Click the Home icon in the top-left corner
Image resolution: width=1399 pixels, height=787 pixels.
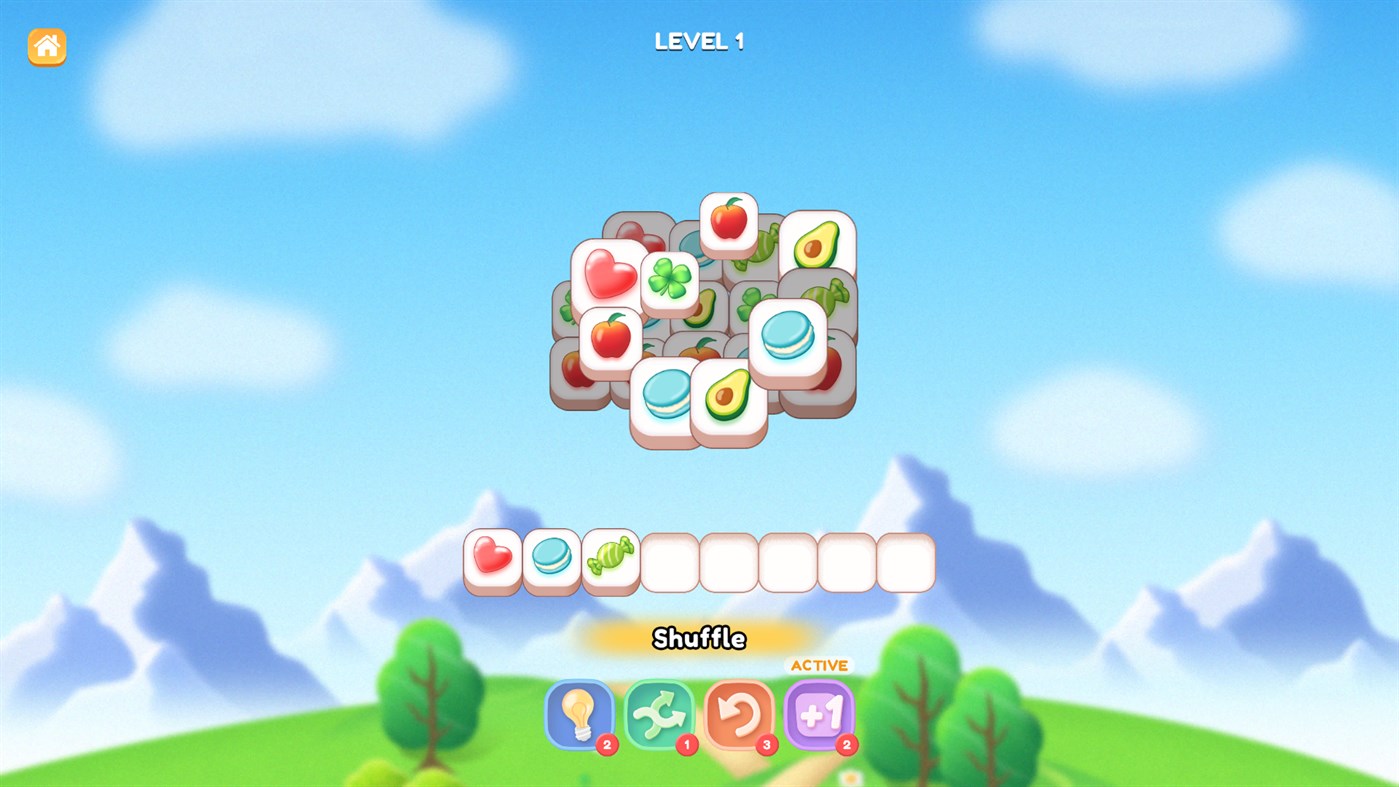[x=44, y=46]
